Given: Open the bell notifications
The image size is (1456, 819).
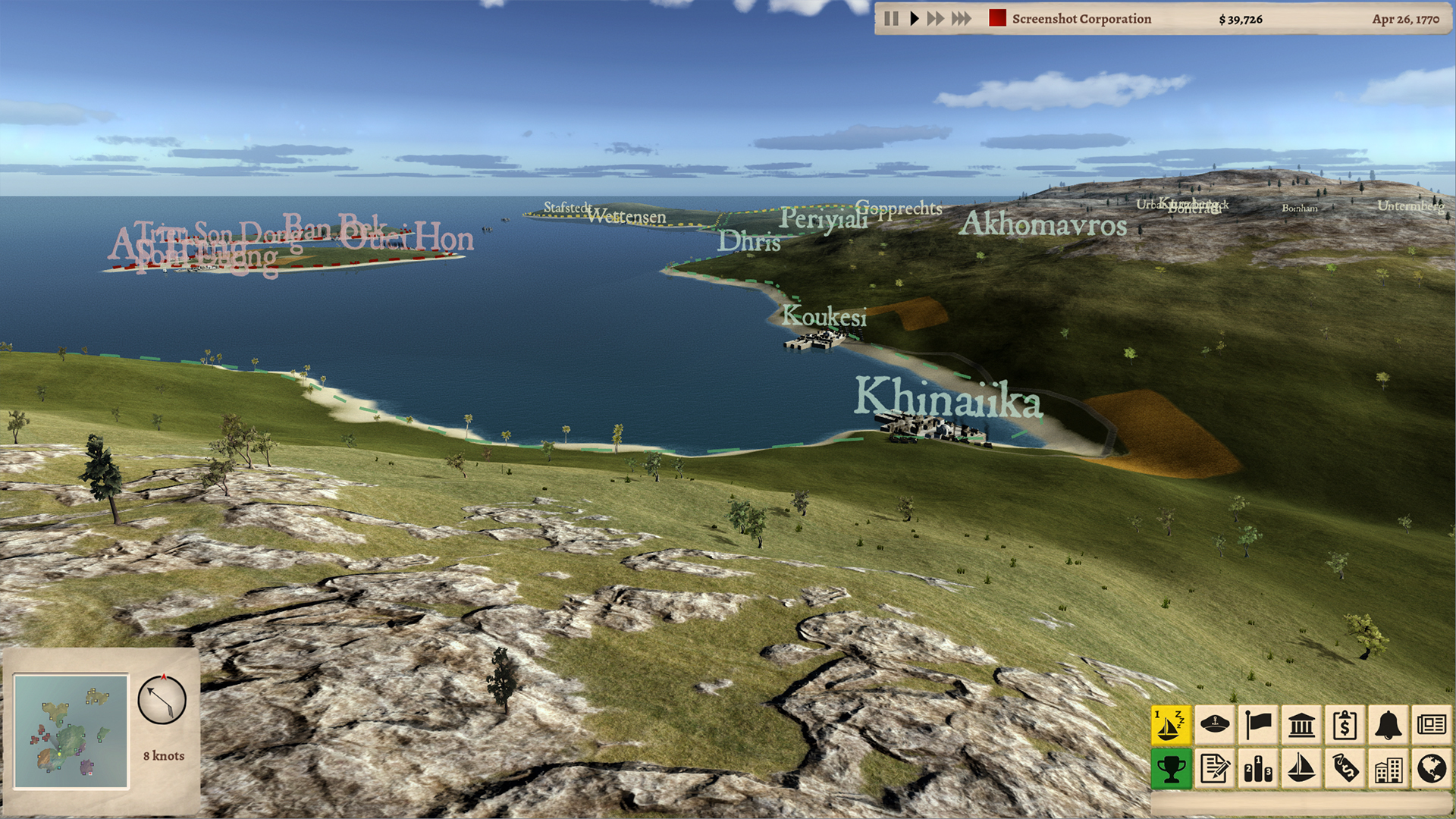Looking at the screenshot, I should tap(1388, 726).
